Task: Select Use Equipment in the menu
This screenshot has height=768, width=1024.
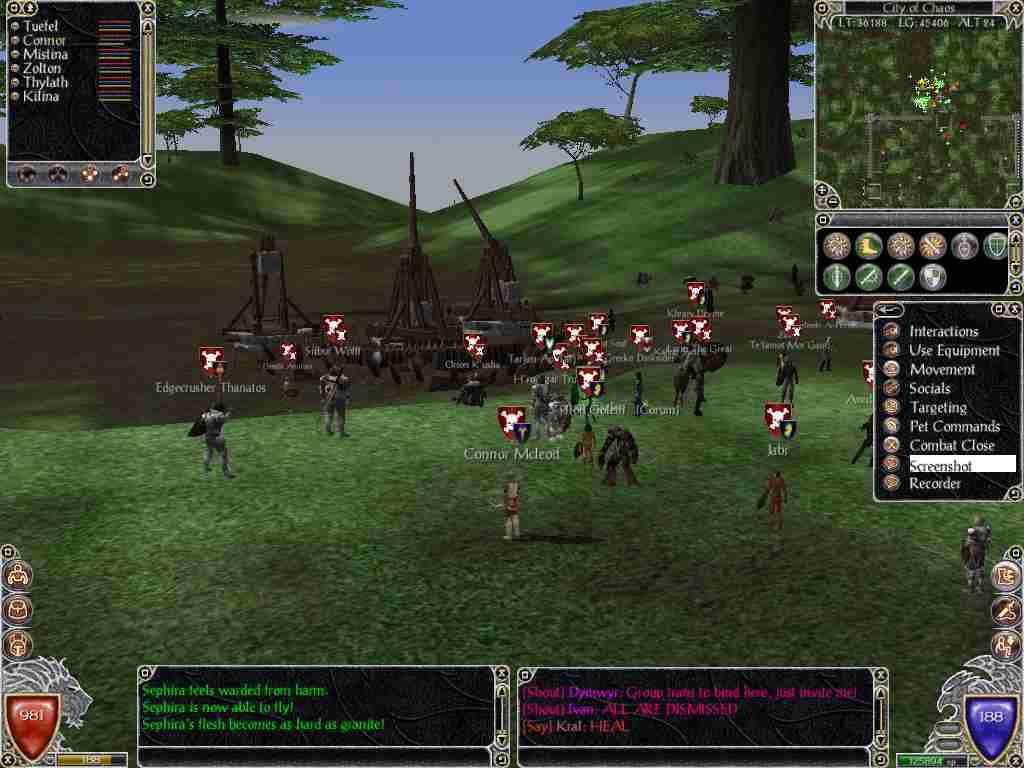Action: click(x=954, y=350)
